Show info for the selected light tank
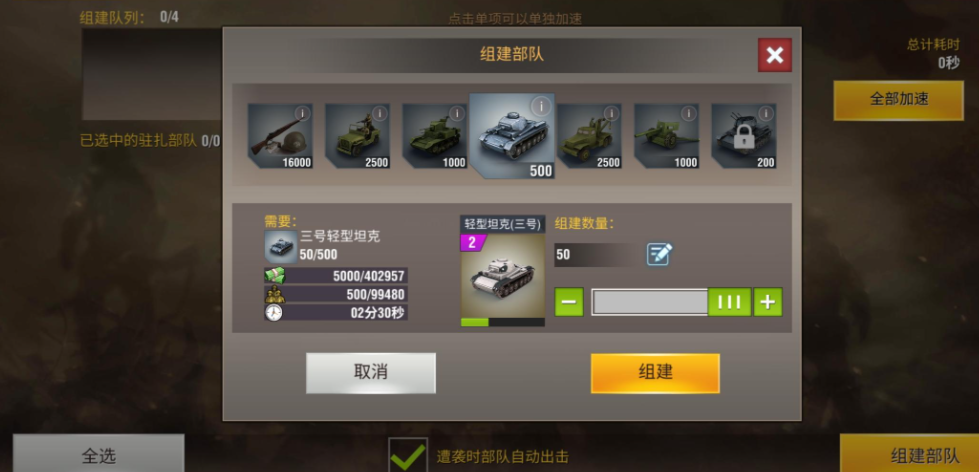The width and height of the screenshot is (979, 472). (540, 106)
